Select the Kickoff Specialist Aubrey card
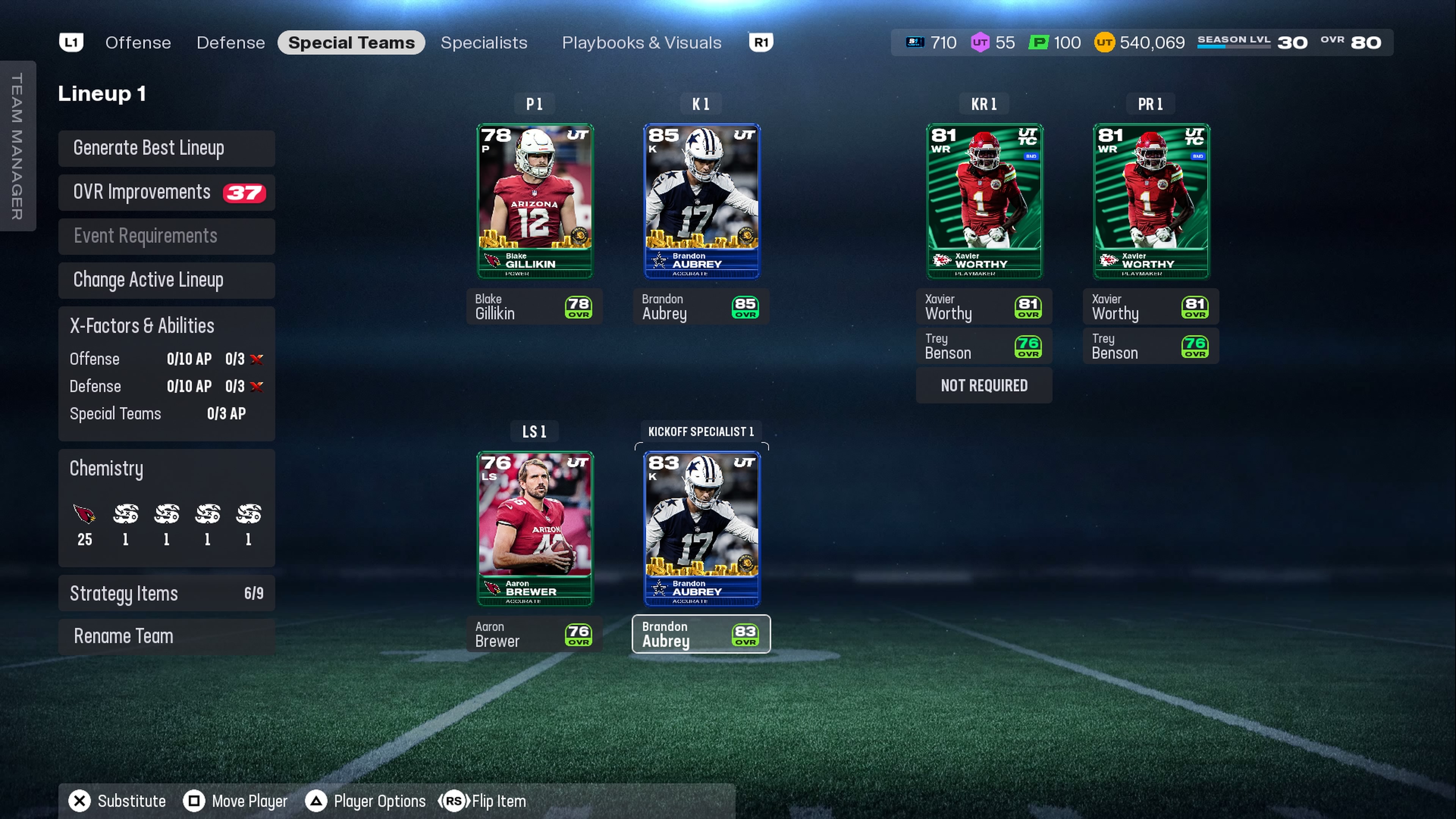The image size is (1456, 819). [701, 529]
